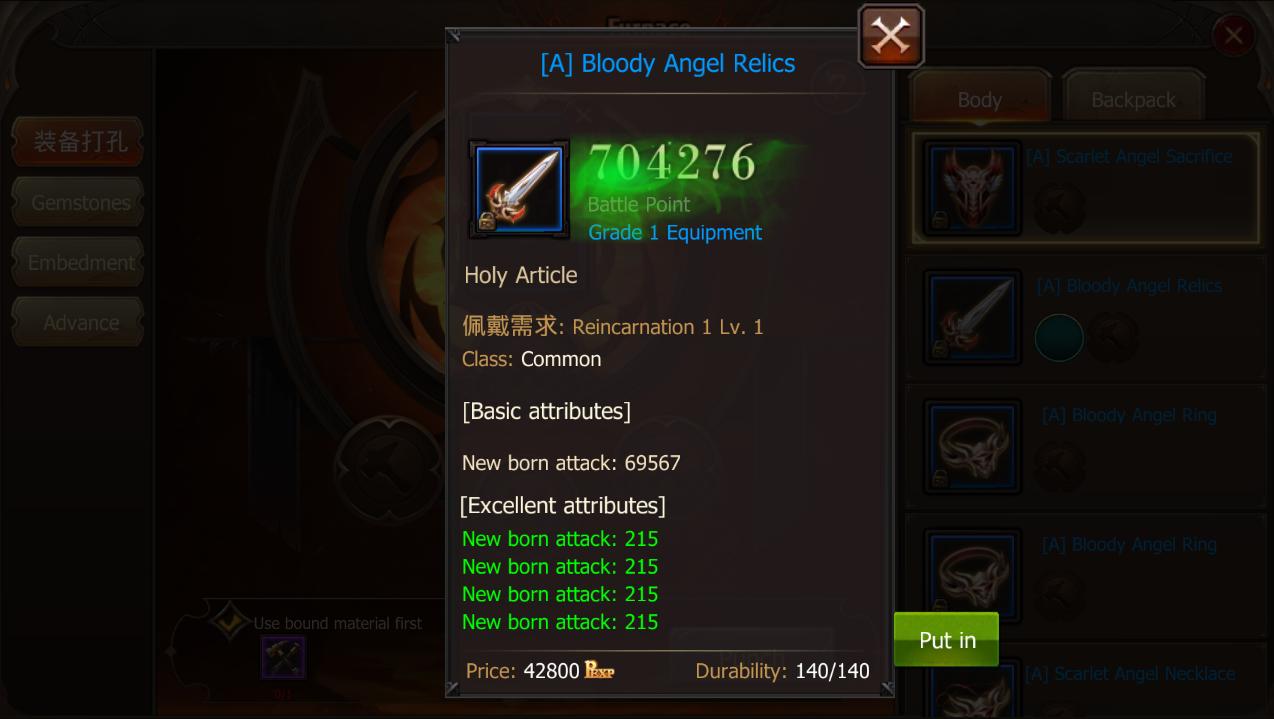Select the Scarlet Angel Sacrifice helmet
This screenshot has width=1274, height=719.
[x=1085, y=189]
